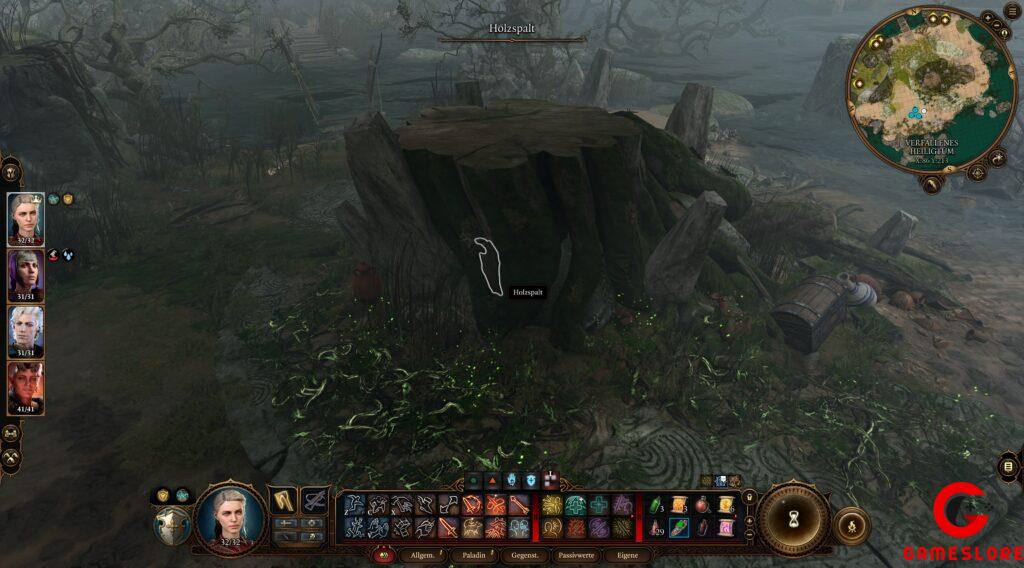The width and height of the screenshot is (1024, 568).
Task: Select Karlach's red-skinned portrait
Action: [26, 386]
